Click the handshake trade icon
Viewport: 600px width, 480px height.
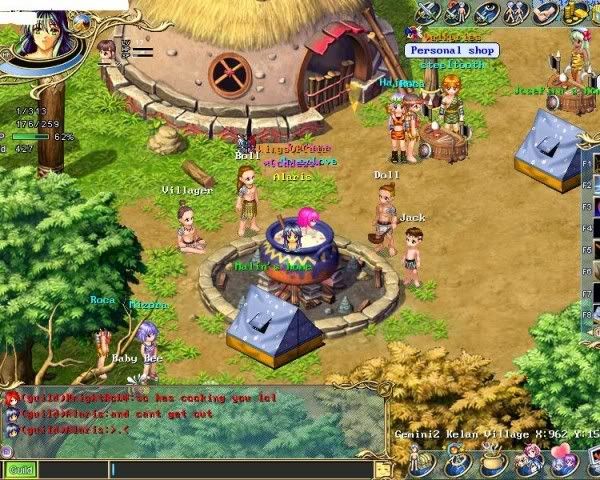pyautogui.click(x=546, y=11)
